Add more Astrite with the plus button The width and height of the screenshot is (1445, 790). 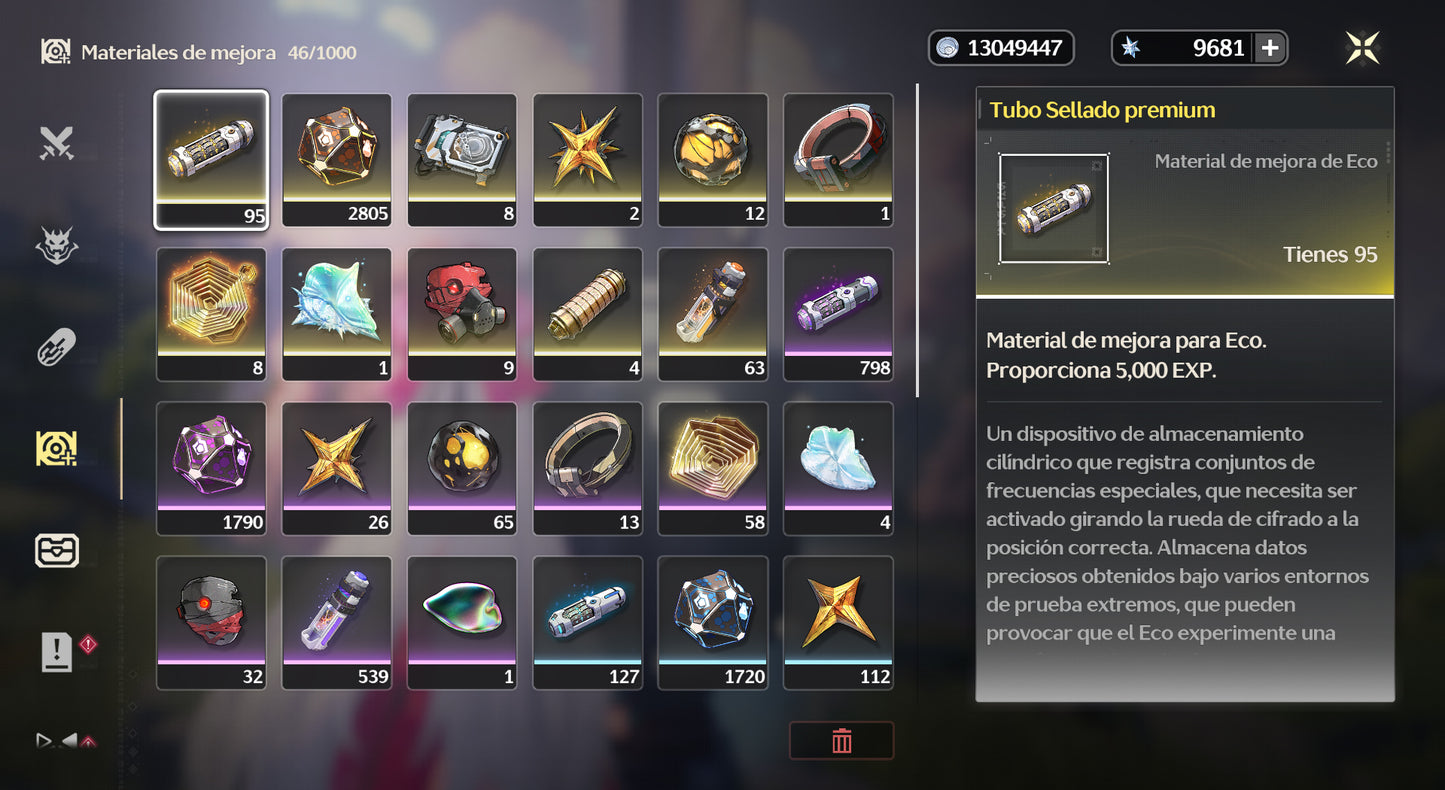point(1269,48)
